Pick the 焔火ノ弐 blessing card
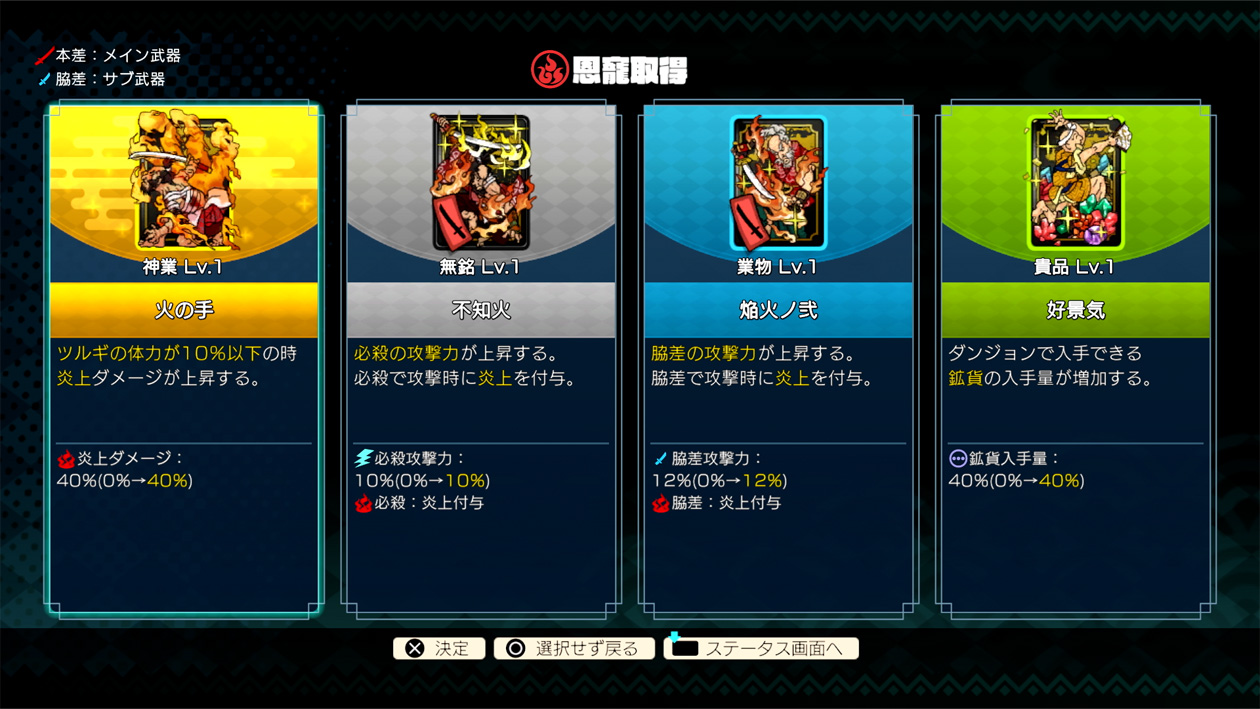The height and width of the screenshot is (709, 1260). click(x=778, y=360)
